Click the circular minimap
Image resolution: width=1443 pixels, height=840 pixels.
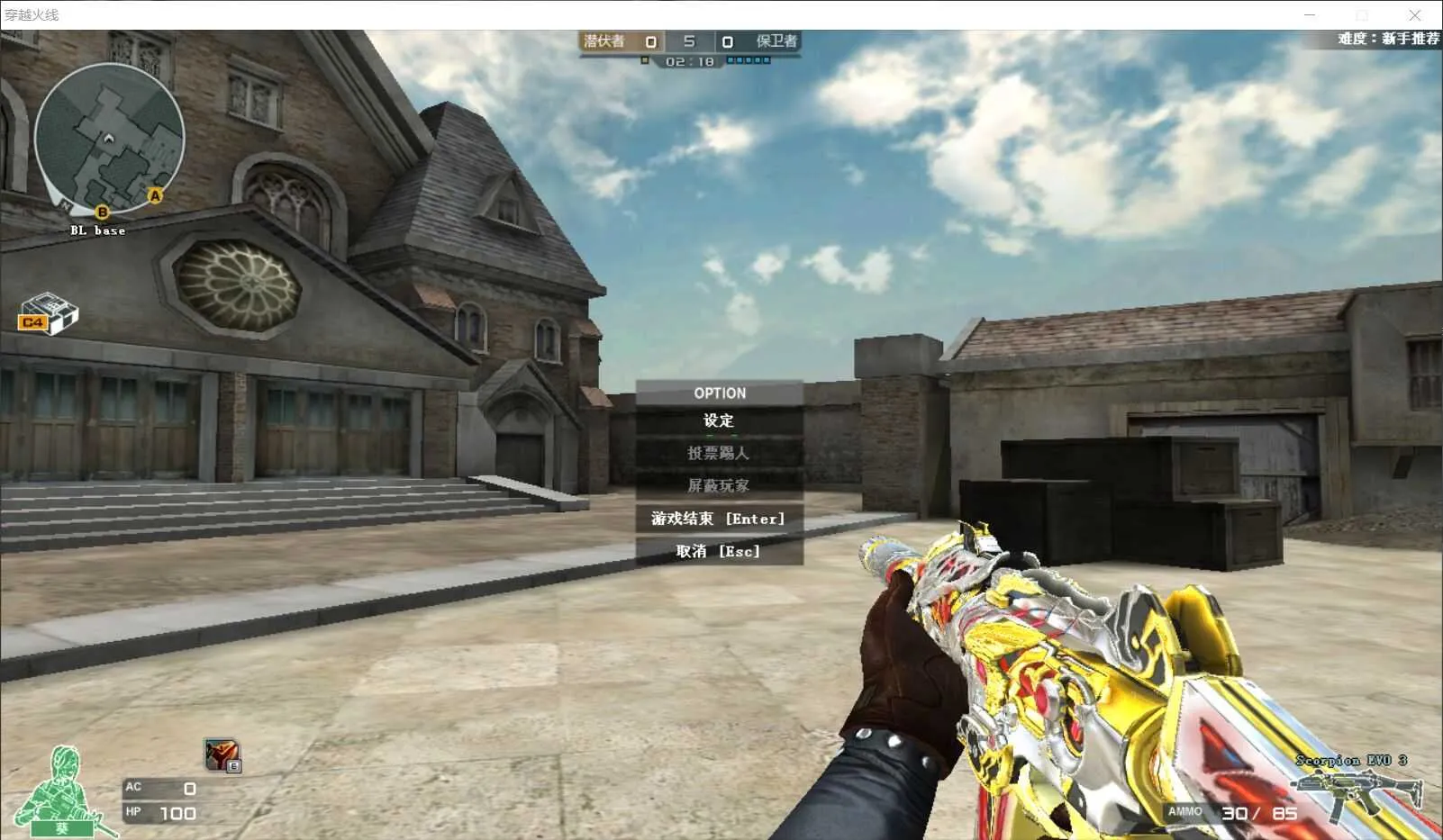(109, 140)
